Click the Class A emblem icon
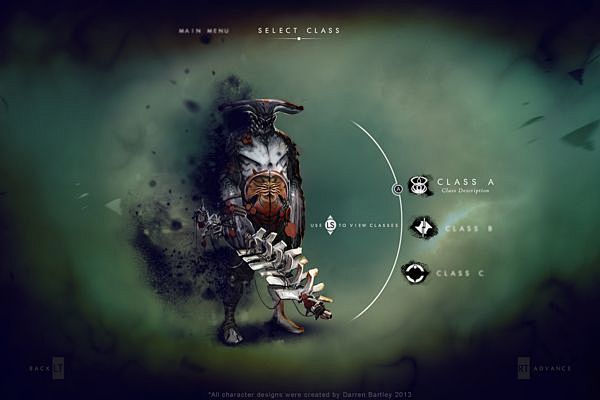The height and width of the screenshot is (400, 600). click(420, 184)
